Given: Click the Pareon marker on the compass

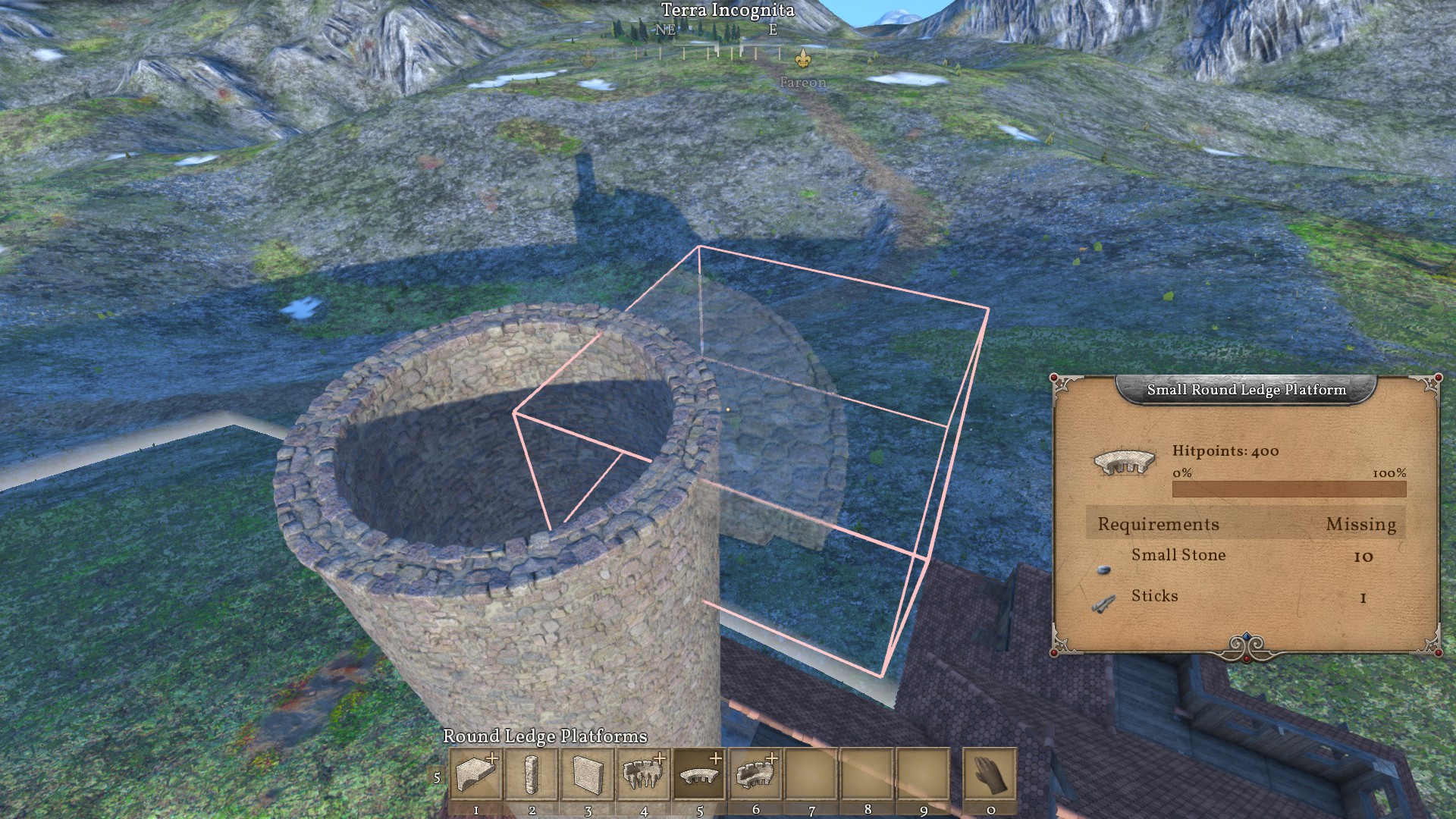Looking at the screenshot, I should [x=802, y=58].
